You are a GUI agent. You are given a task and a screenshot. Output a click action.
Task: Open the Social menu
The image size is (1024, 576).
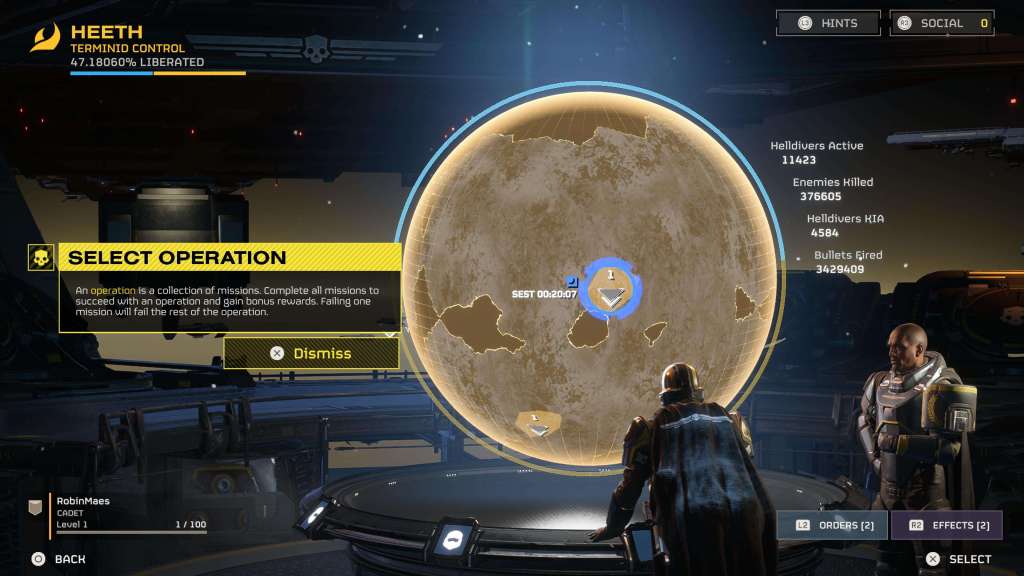point(942,23)
